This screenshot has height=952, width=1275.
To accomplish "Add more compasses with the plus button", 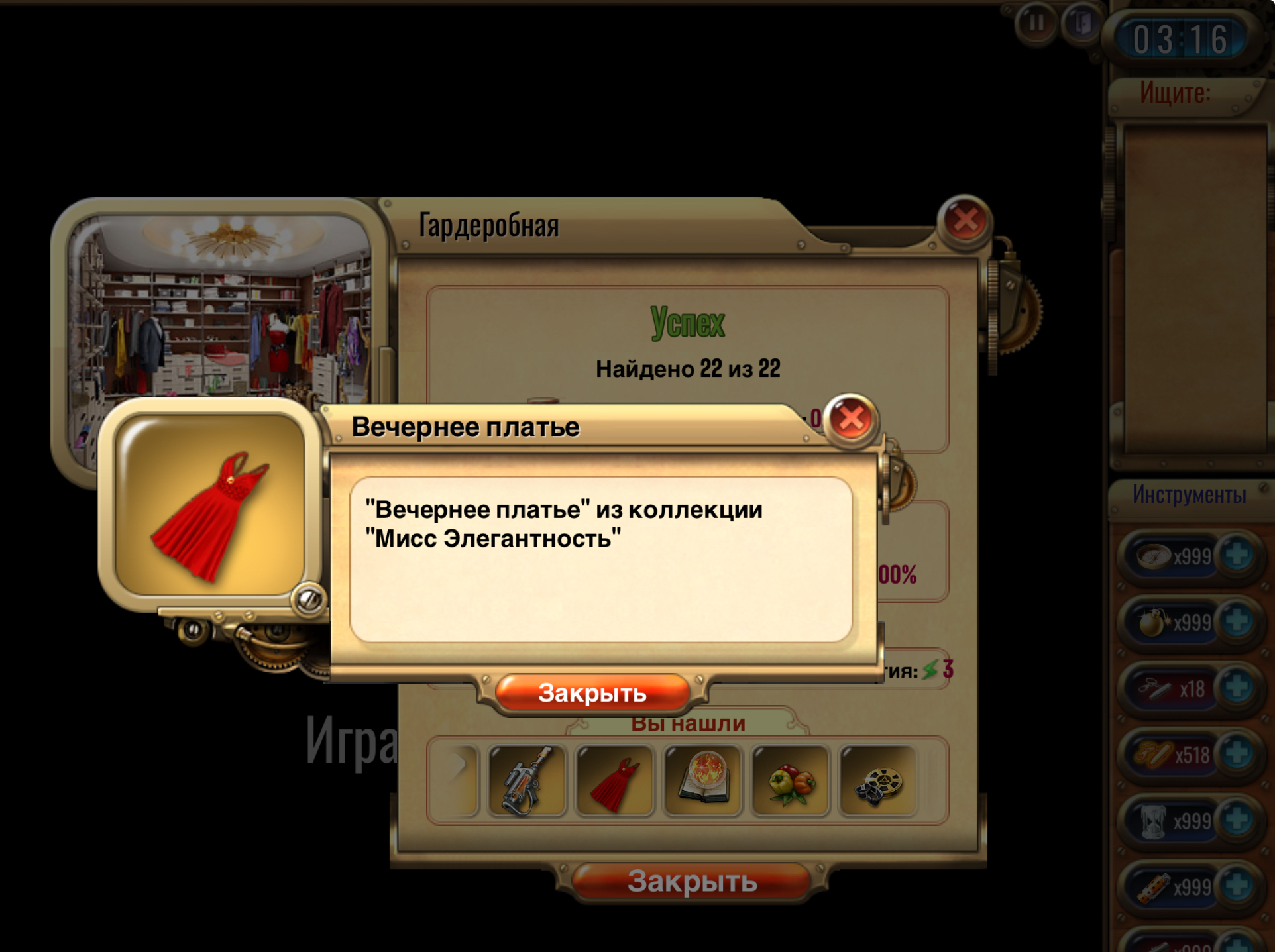I will (1237, 555).
